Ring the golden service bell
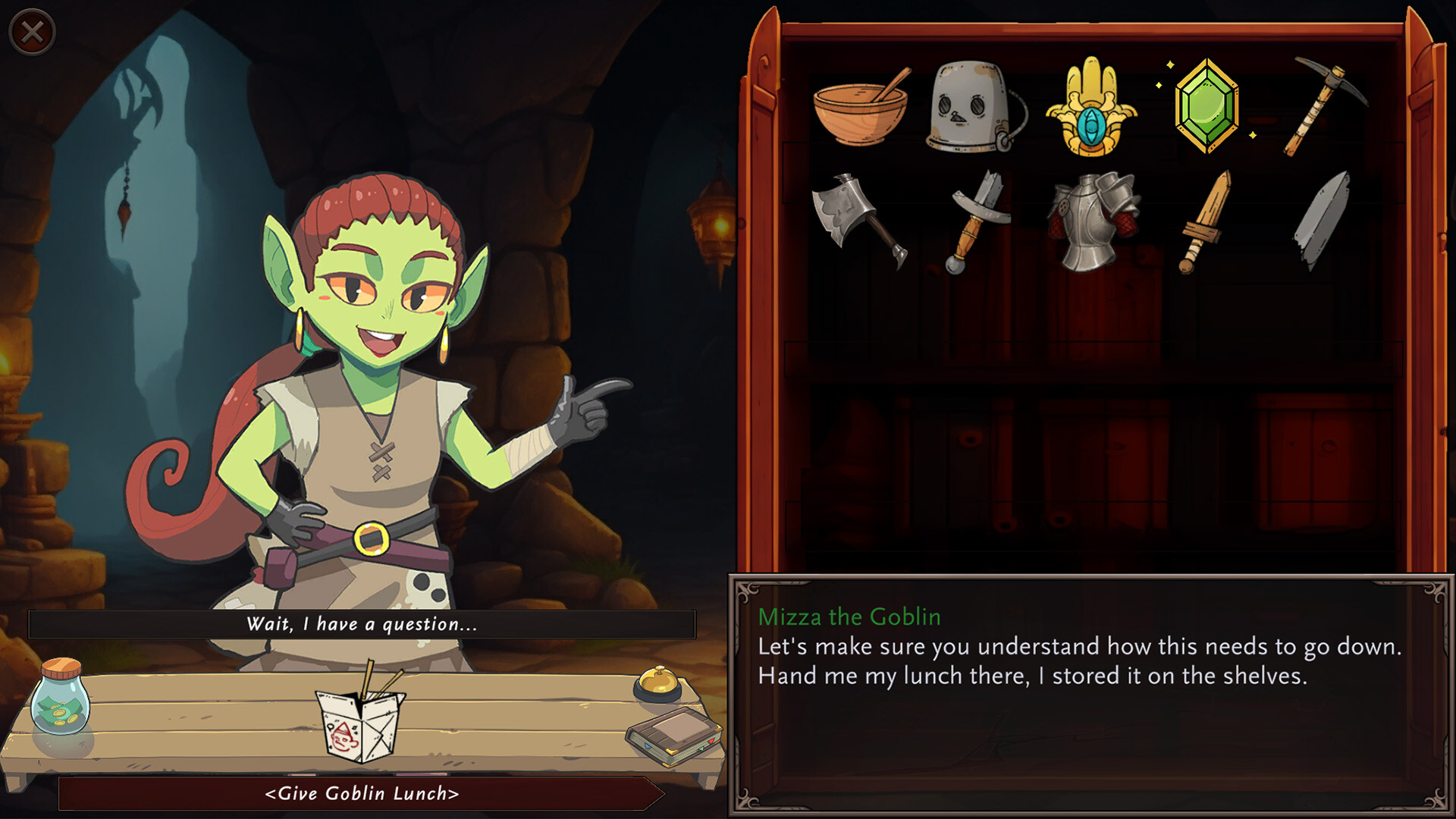The width and height of the screenshot is (1456, 819). 658,682
